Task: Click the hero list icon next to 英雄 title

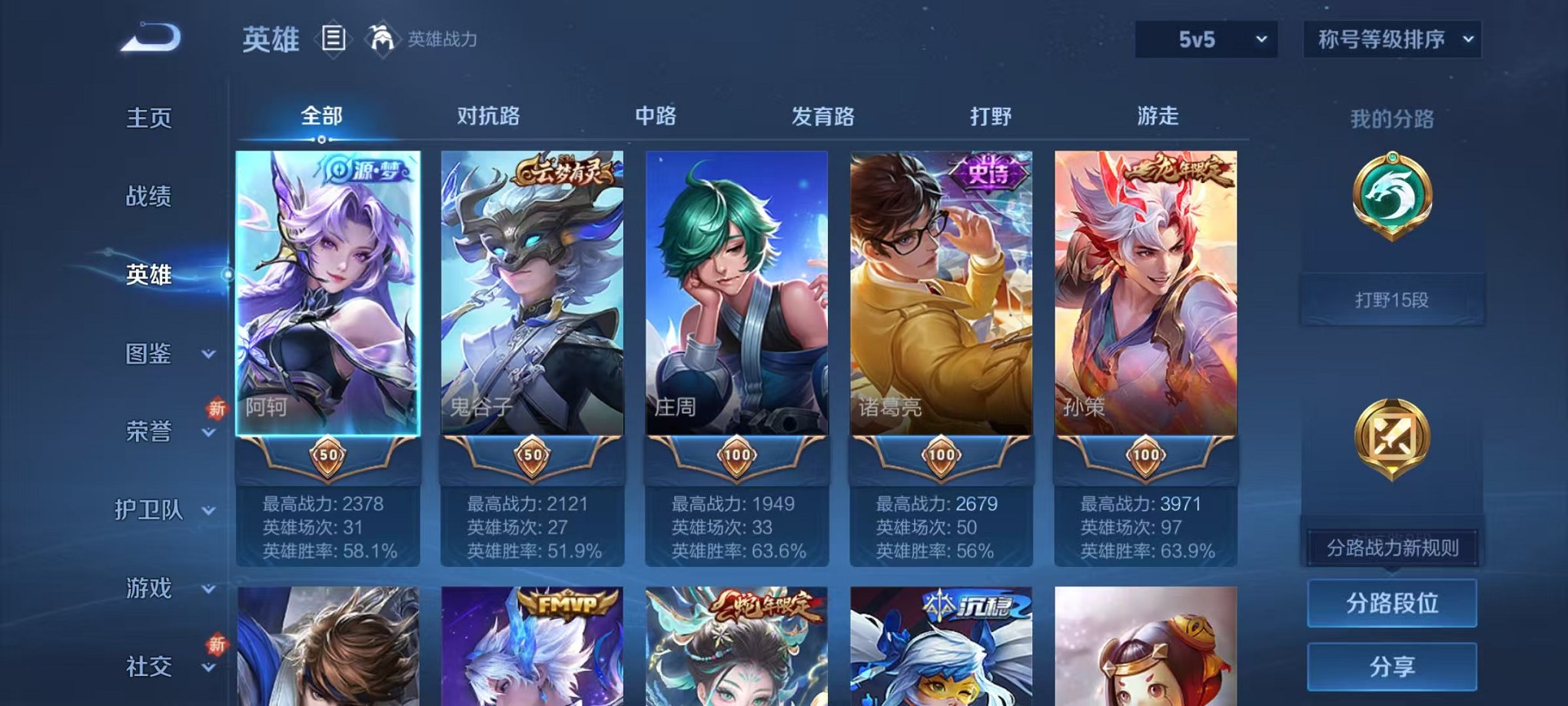Action: 332,38
